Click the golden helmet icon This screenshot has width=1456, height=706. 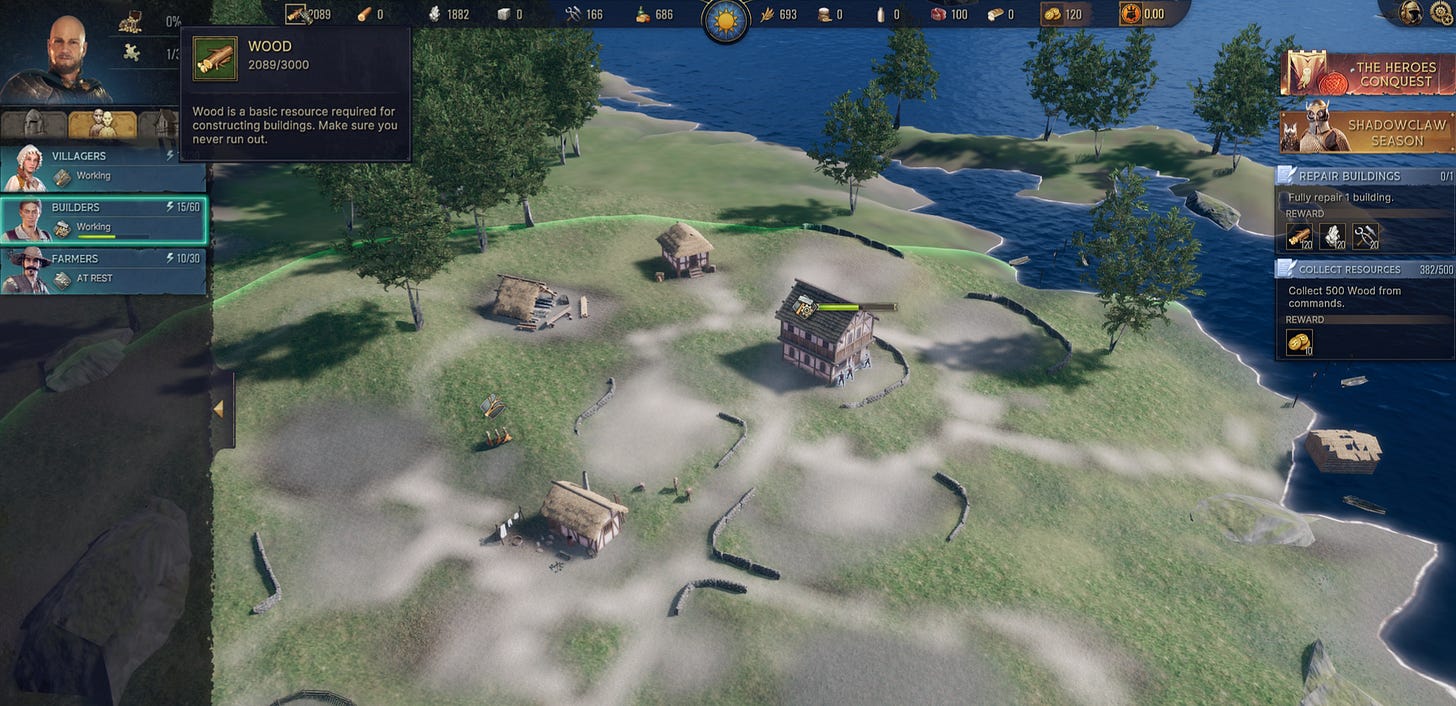click(1412, 13)
